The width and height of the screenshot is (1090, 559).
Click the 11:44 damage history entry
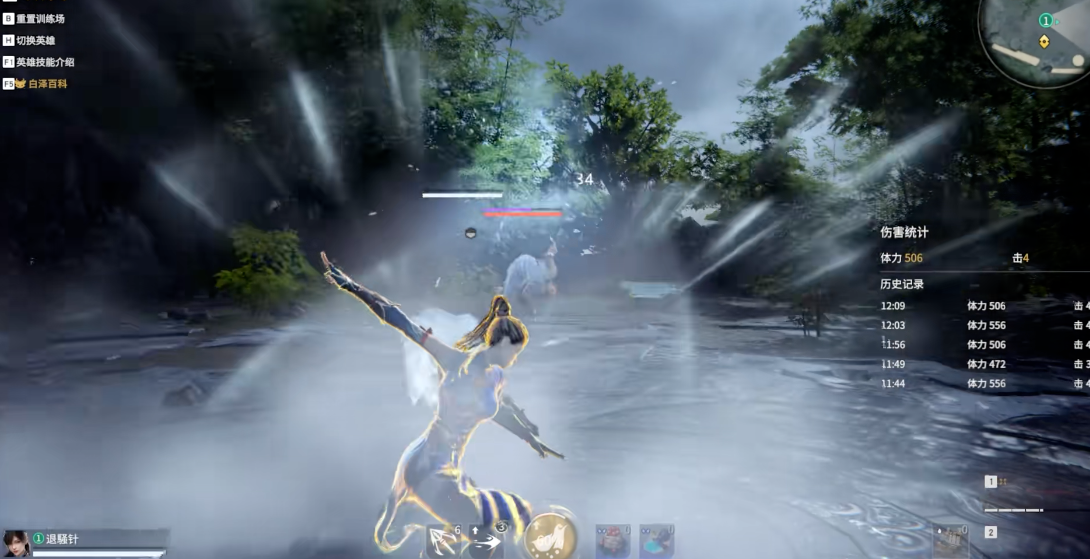980,383
